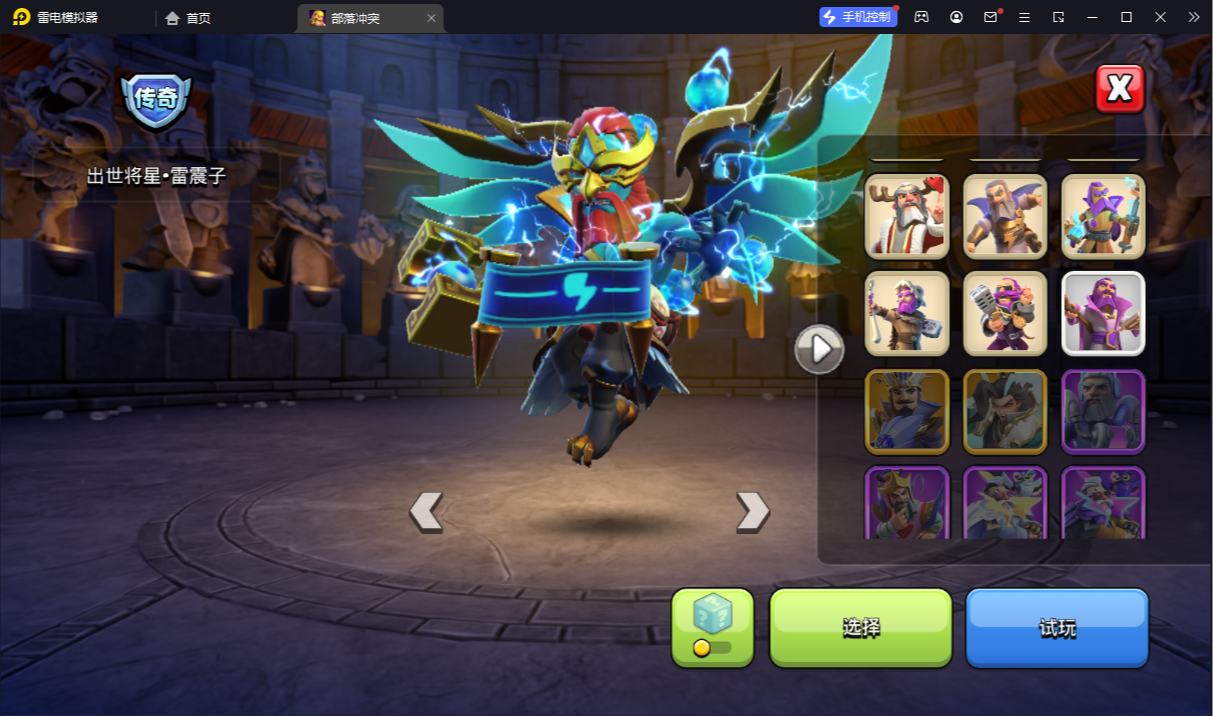Tap the blue 试玩 button

point(1057,627)
